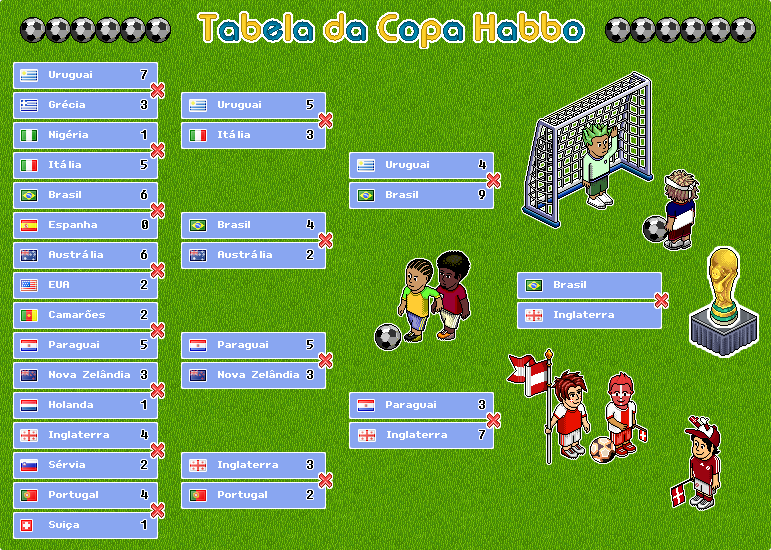Choose the Holanda bracket entry
Screen dimensions: 771x550
point(85,405)
